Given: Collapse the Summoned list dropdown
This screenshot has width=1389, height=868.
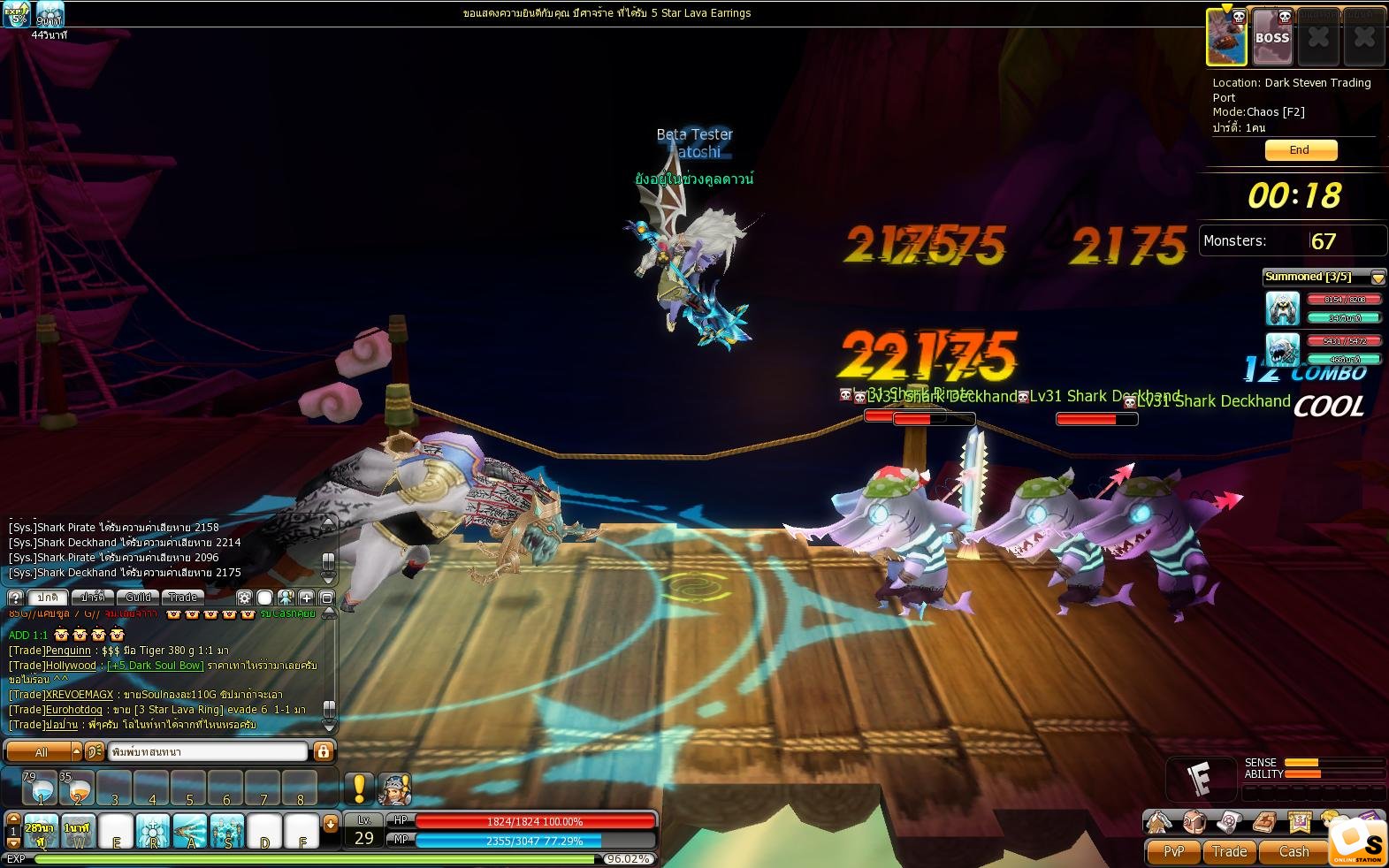Looking at the screenshot, I should point(1378,278).
